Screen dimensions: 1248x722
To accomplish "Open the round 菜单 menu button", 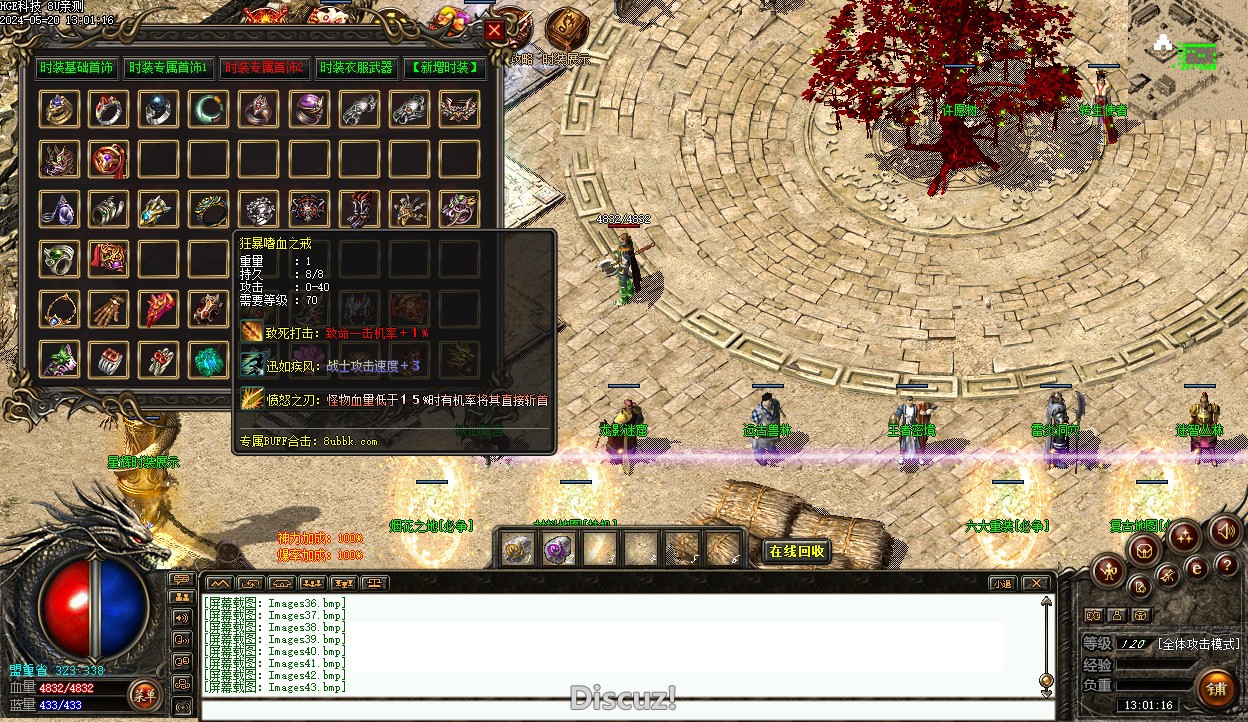I will click(144, 694).
